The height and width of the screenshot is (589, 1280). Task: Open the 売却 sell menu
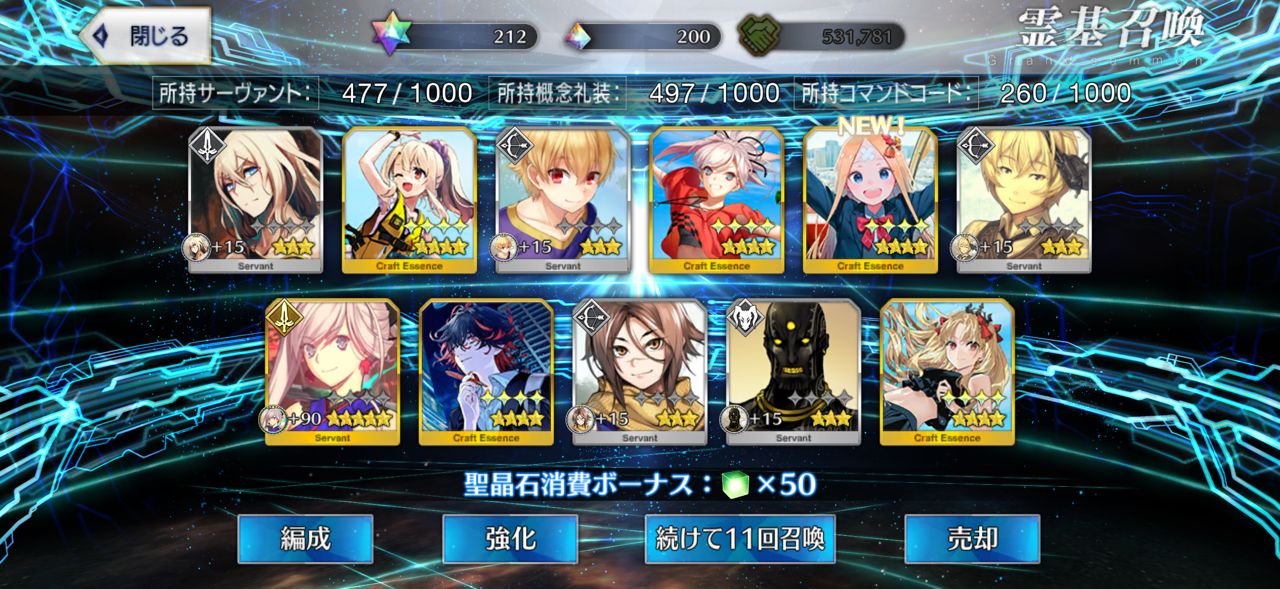pyautogui.click(x=972, y=539)
